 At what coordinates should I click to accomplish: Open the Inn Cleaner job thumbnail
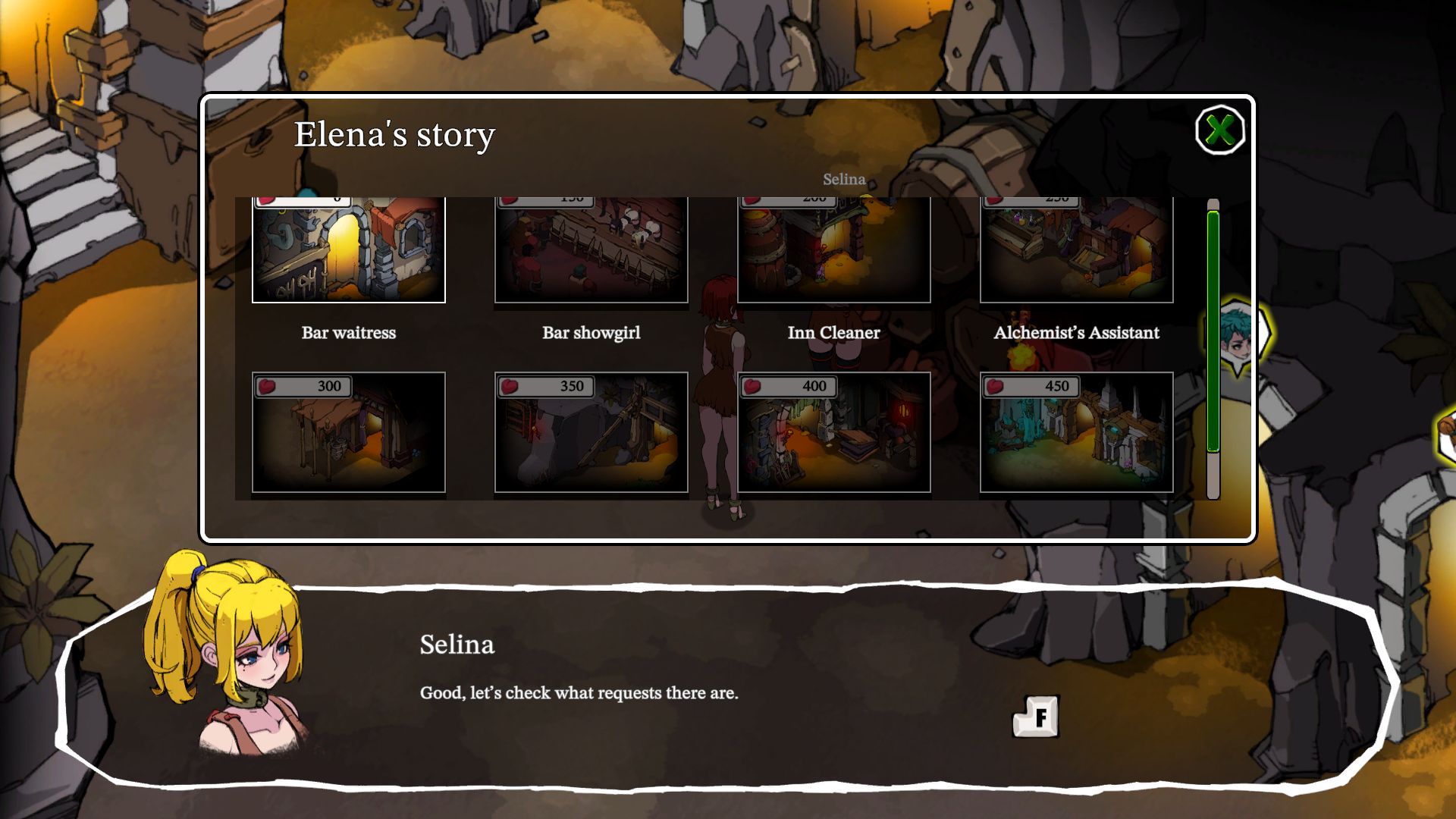834,250
